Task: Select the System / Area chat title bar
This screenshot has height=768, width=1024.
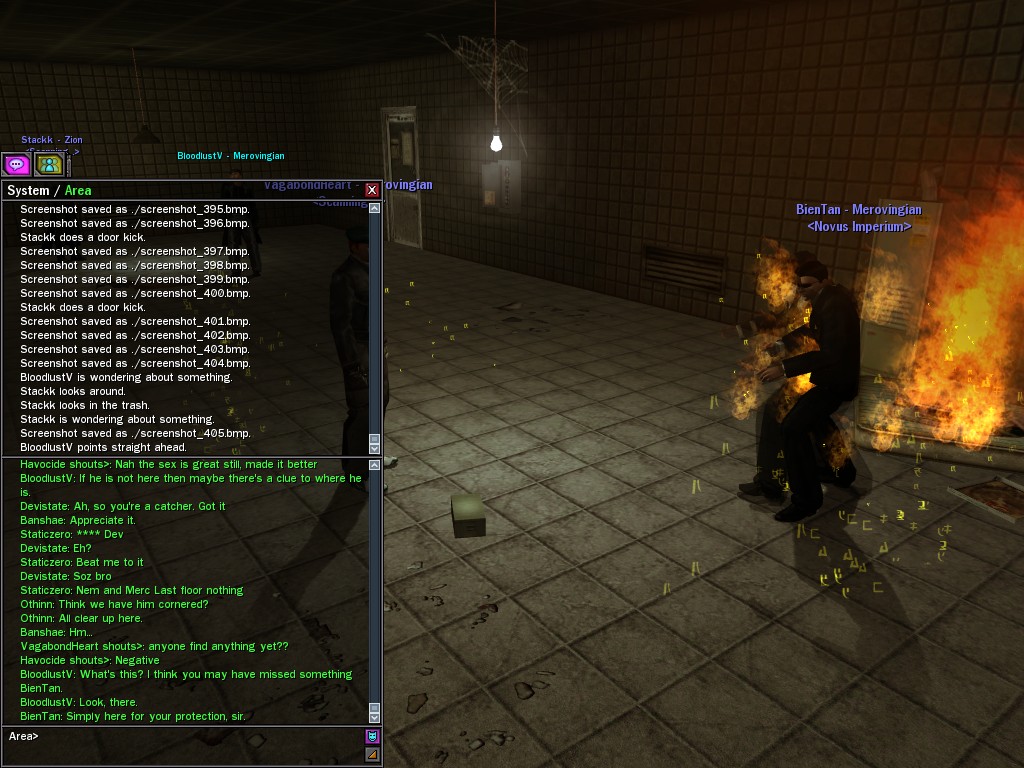Action: [180, 190]
